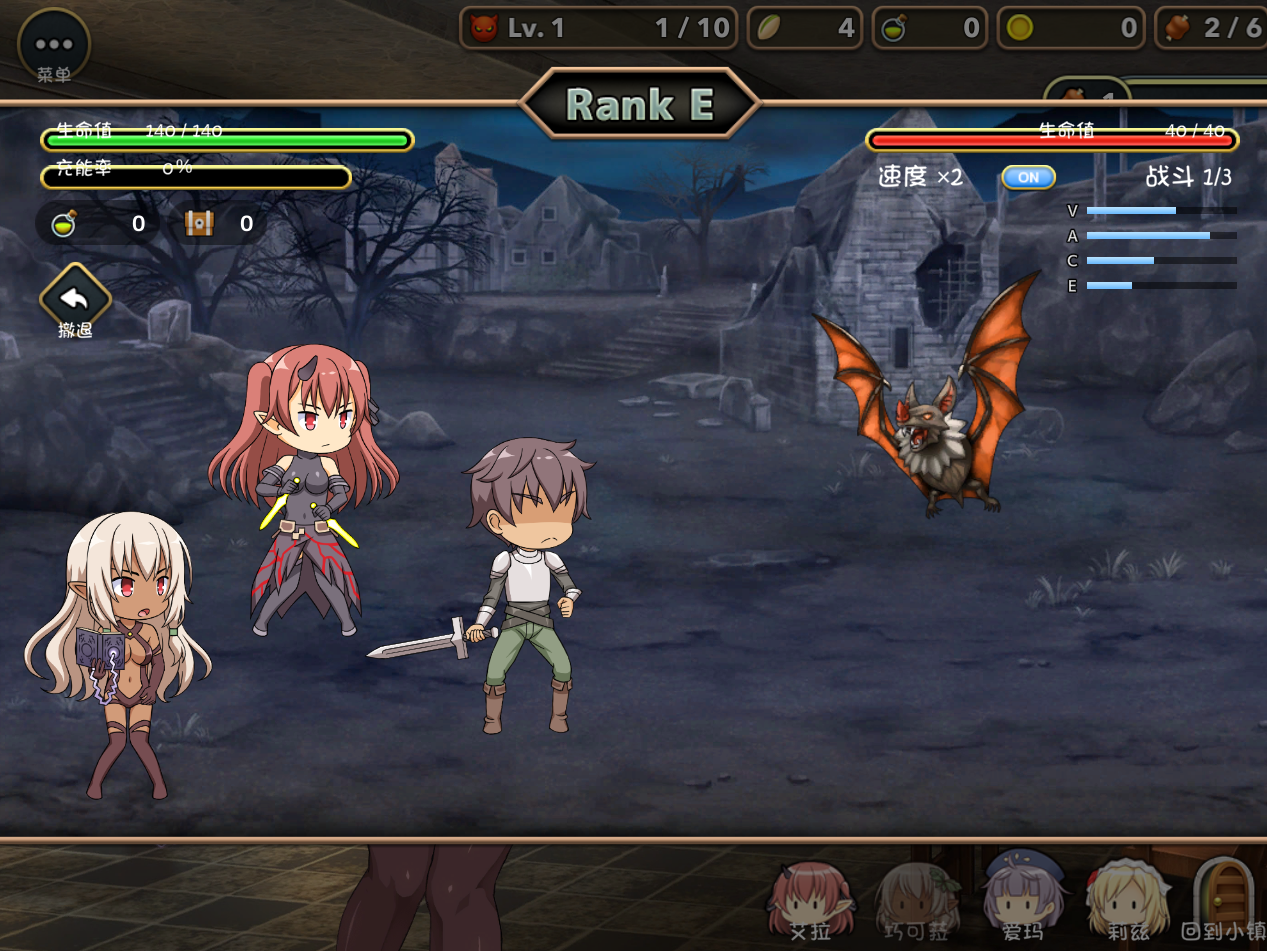Click the gold coin resource icon
The image size is (1267, 951).
[x=1019, y=28]
